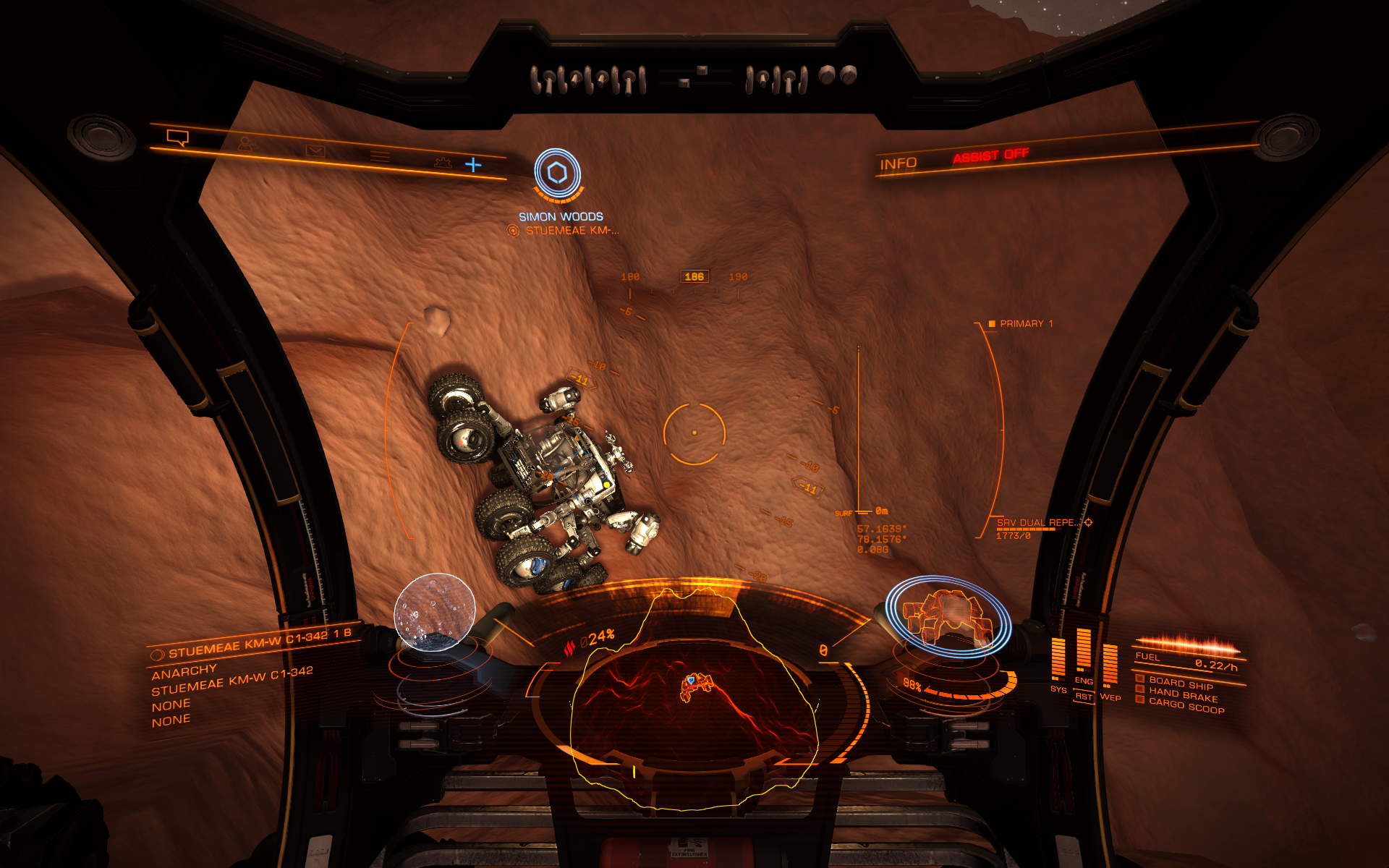This screenshot has width=1389, height=868.
Task: Toggle the Hand Brake indicator
Action: coord(1183,695)
